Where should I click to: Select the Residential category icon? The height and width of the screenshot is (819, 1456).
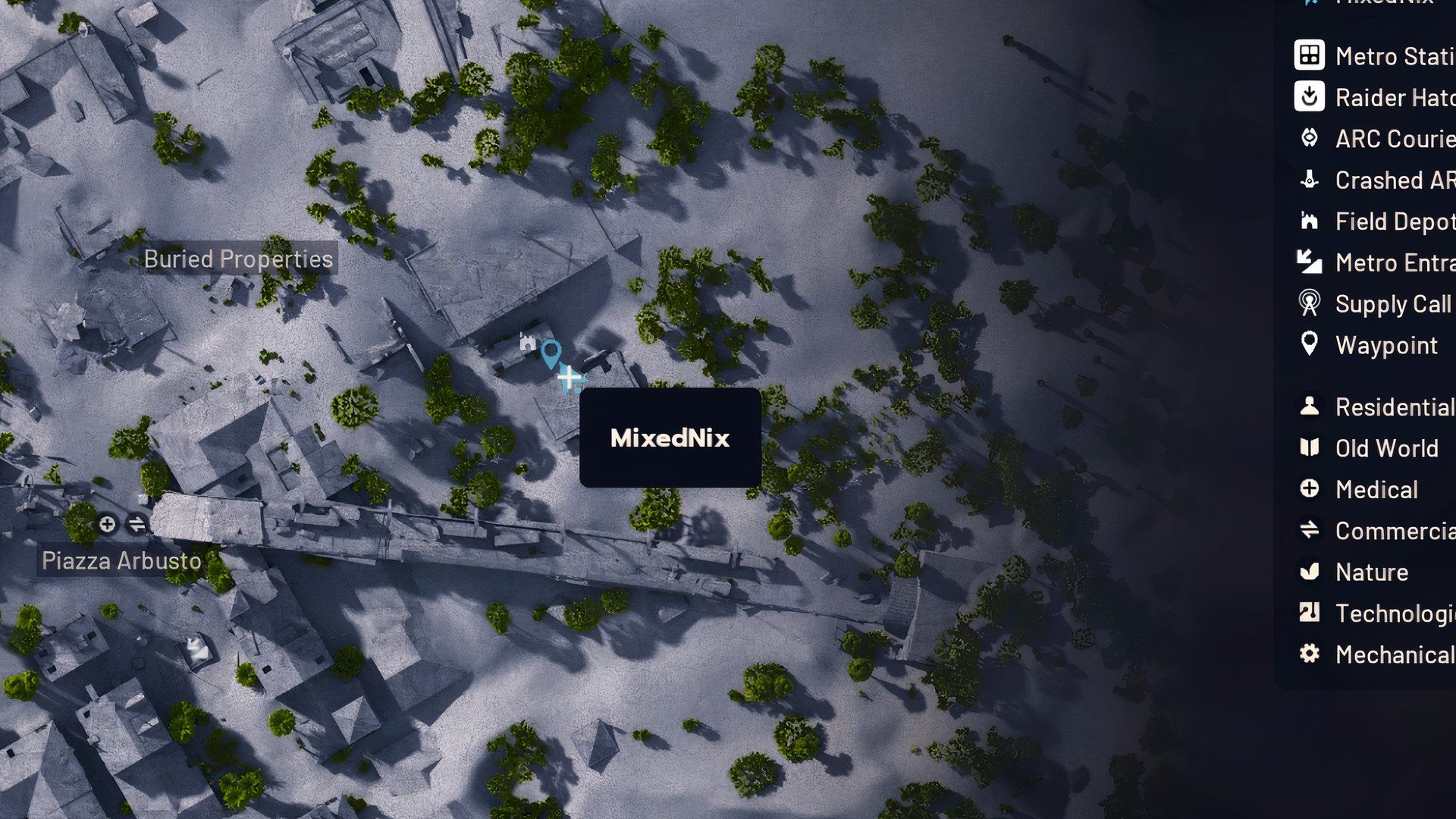pyautogui.click(x=1308, y=407)
